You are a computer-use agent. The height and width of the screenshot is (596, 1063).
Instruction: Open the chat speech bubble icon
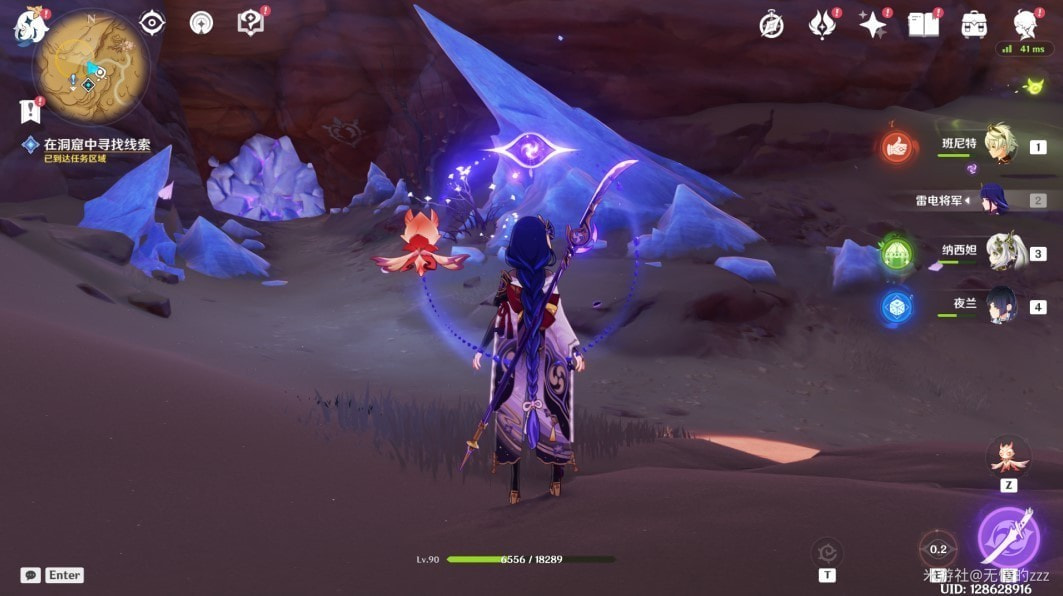pos(31,575)
